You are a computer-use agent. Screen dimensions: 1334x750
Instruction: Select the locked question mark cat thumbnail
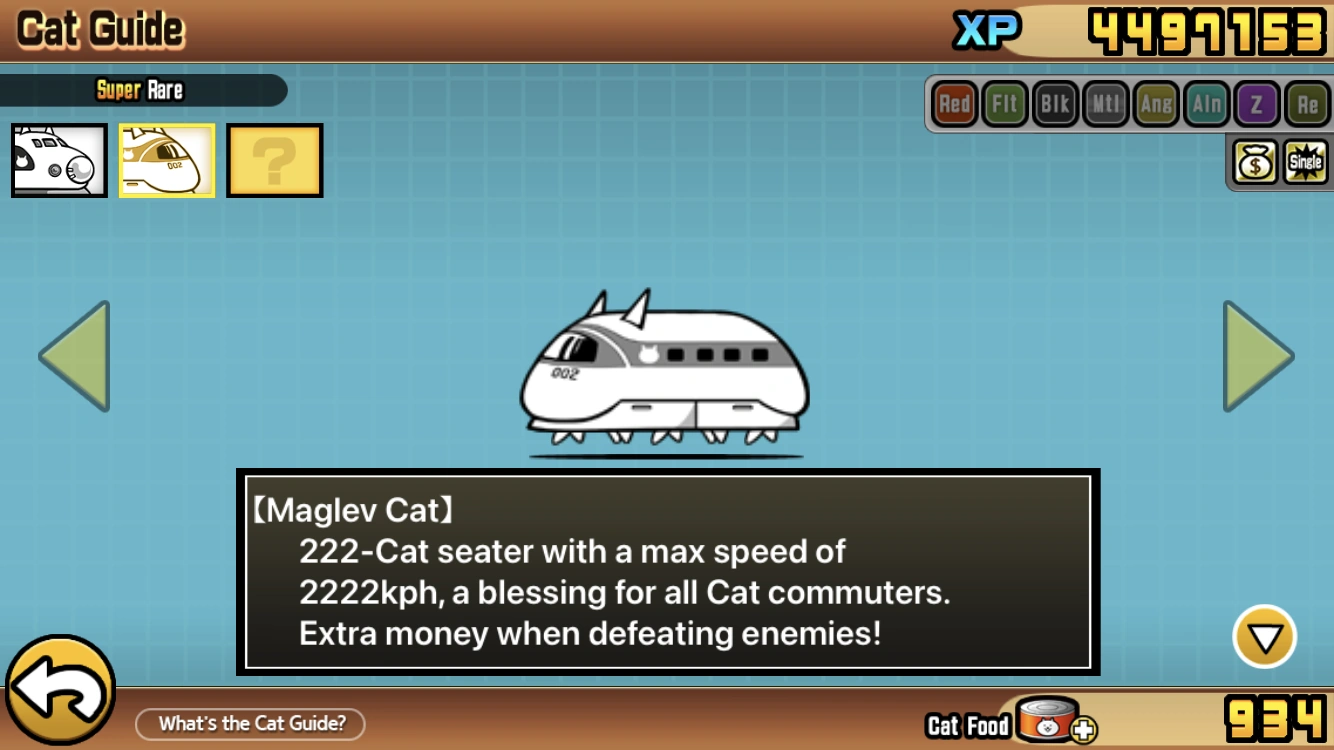pyautogui.click(x=274, y=160)
